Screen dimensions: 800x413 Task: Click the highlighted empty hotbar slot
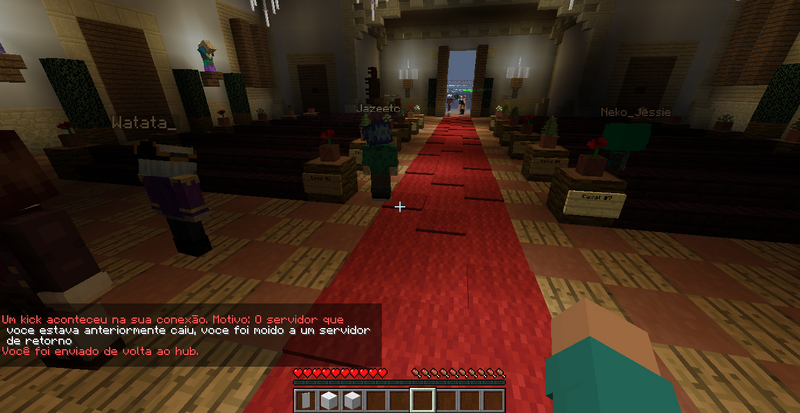tap(422, 400)
